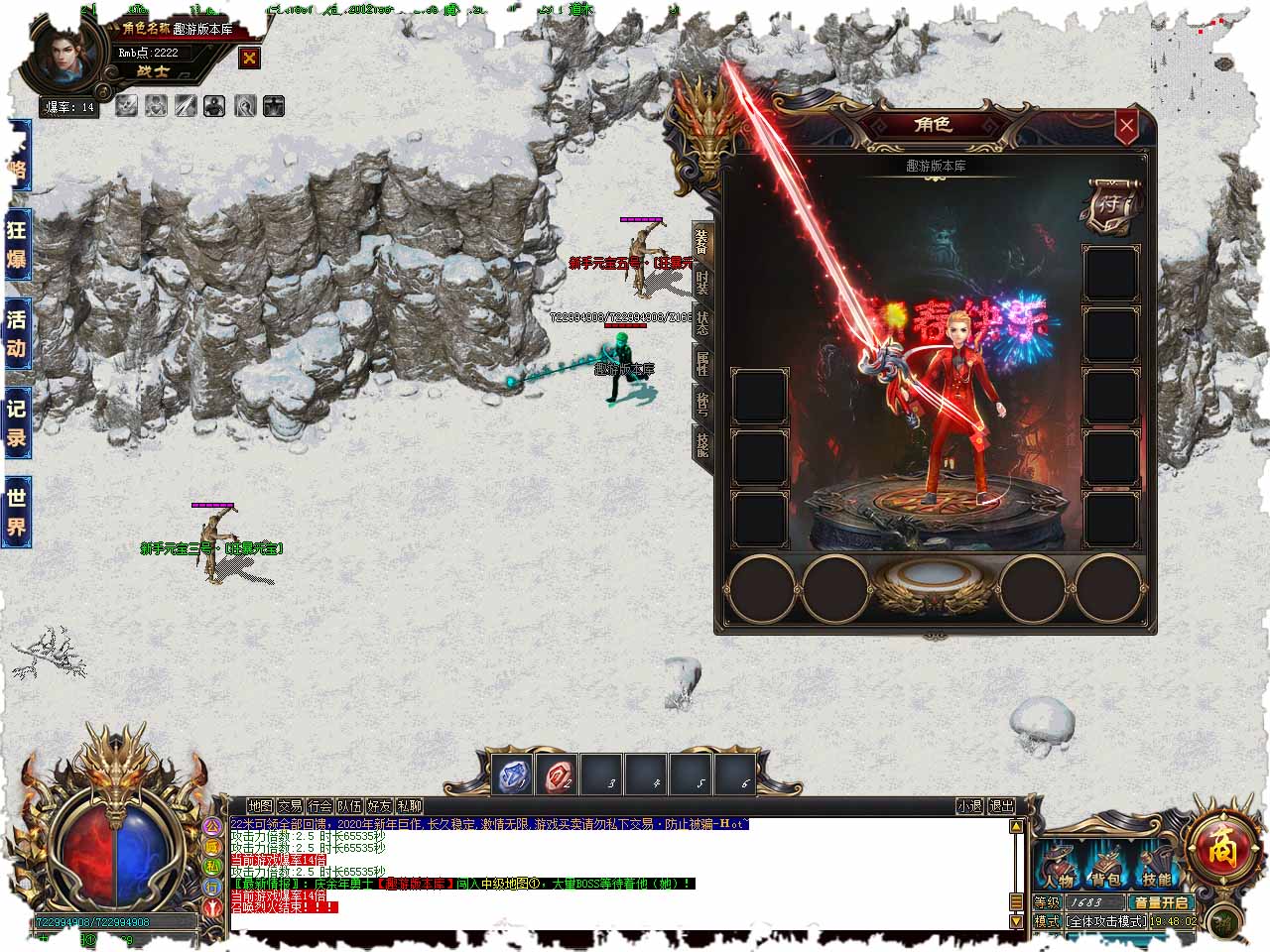Open the 活动 events menu
Screen dimensions: 1270x952
(x=17, y=333)
